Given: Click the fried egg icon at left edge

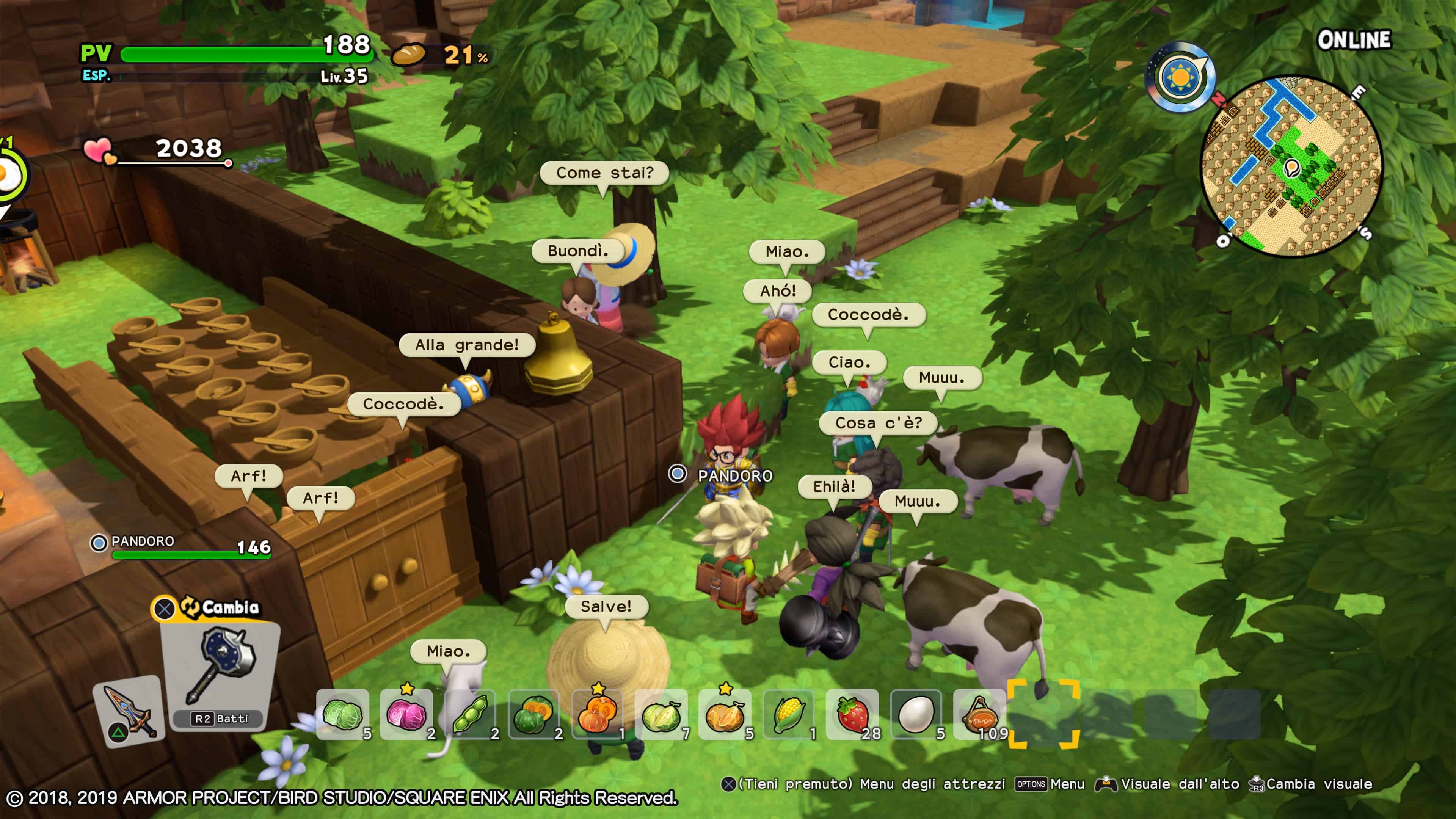Looking at the screenshot, I should tap(8, 175).
